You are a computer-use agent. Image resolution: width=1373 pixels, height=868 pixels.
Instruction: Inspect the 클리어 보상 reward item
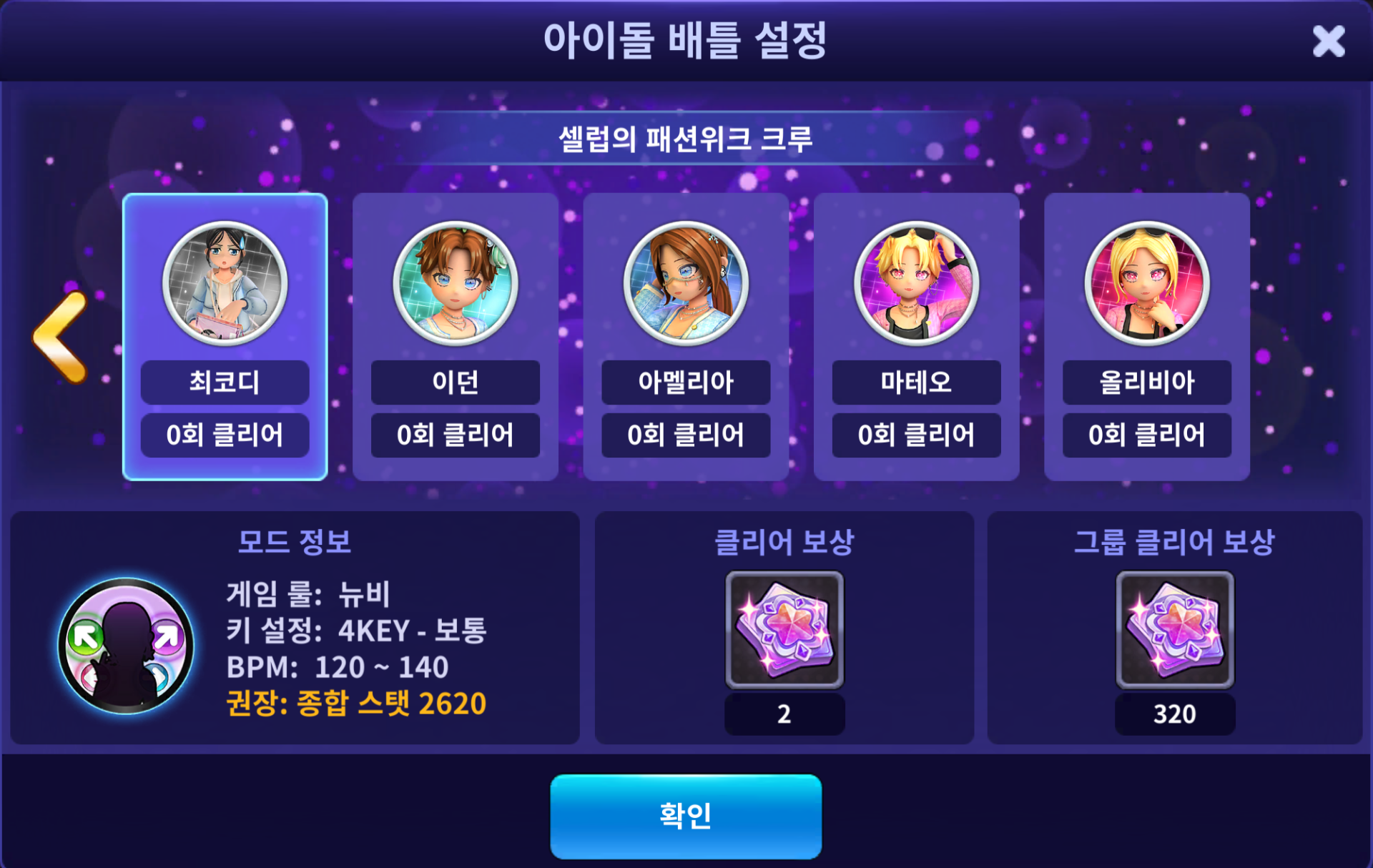[x=784, y=629]
